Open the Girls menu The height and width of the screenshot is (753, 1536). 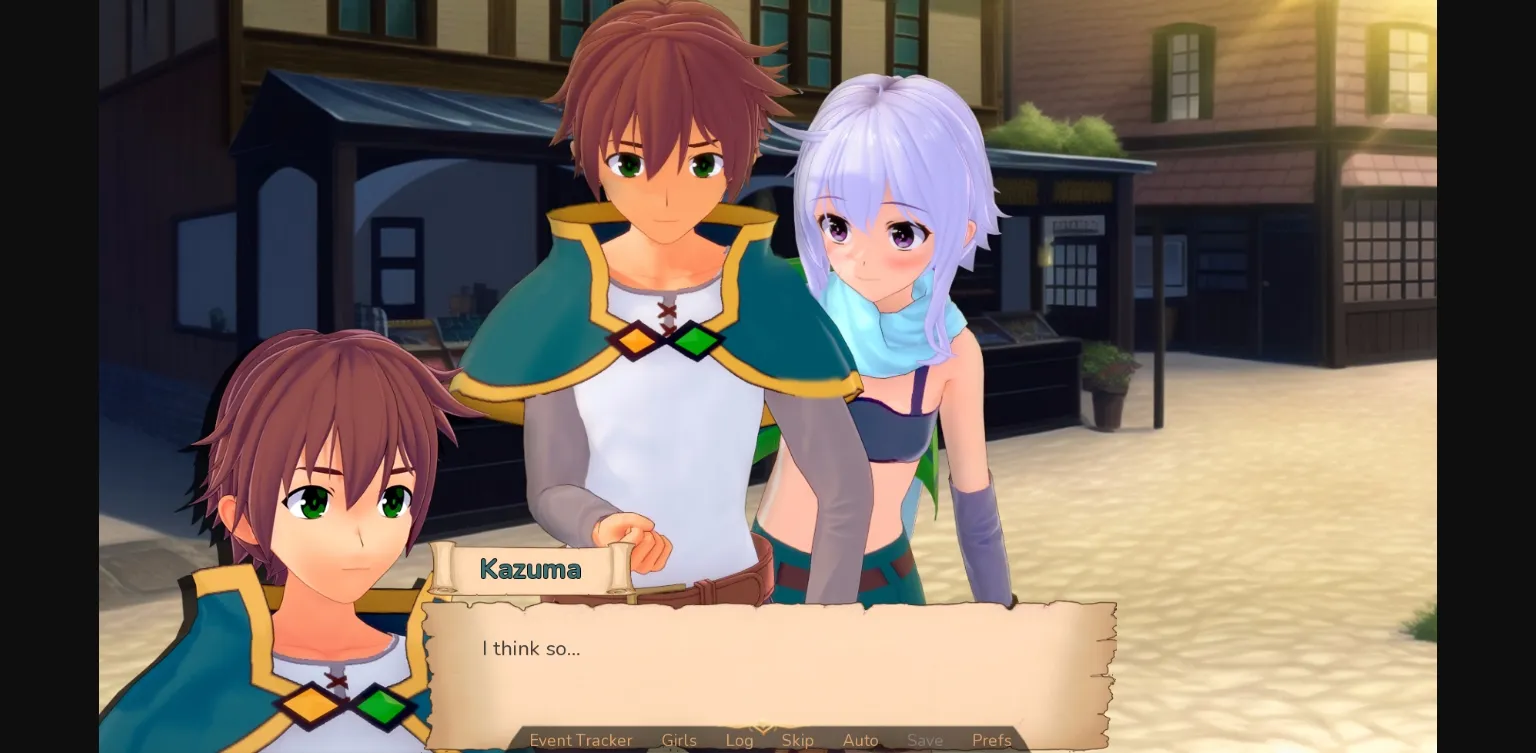[678, 741]
